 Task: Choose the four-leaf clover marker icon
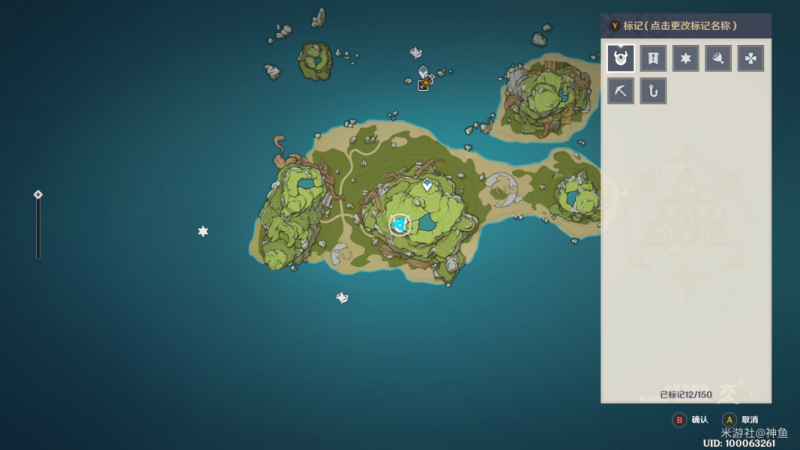[750, 59]
